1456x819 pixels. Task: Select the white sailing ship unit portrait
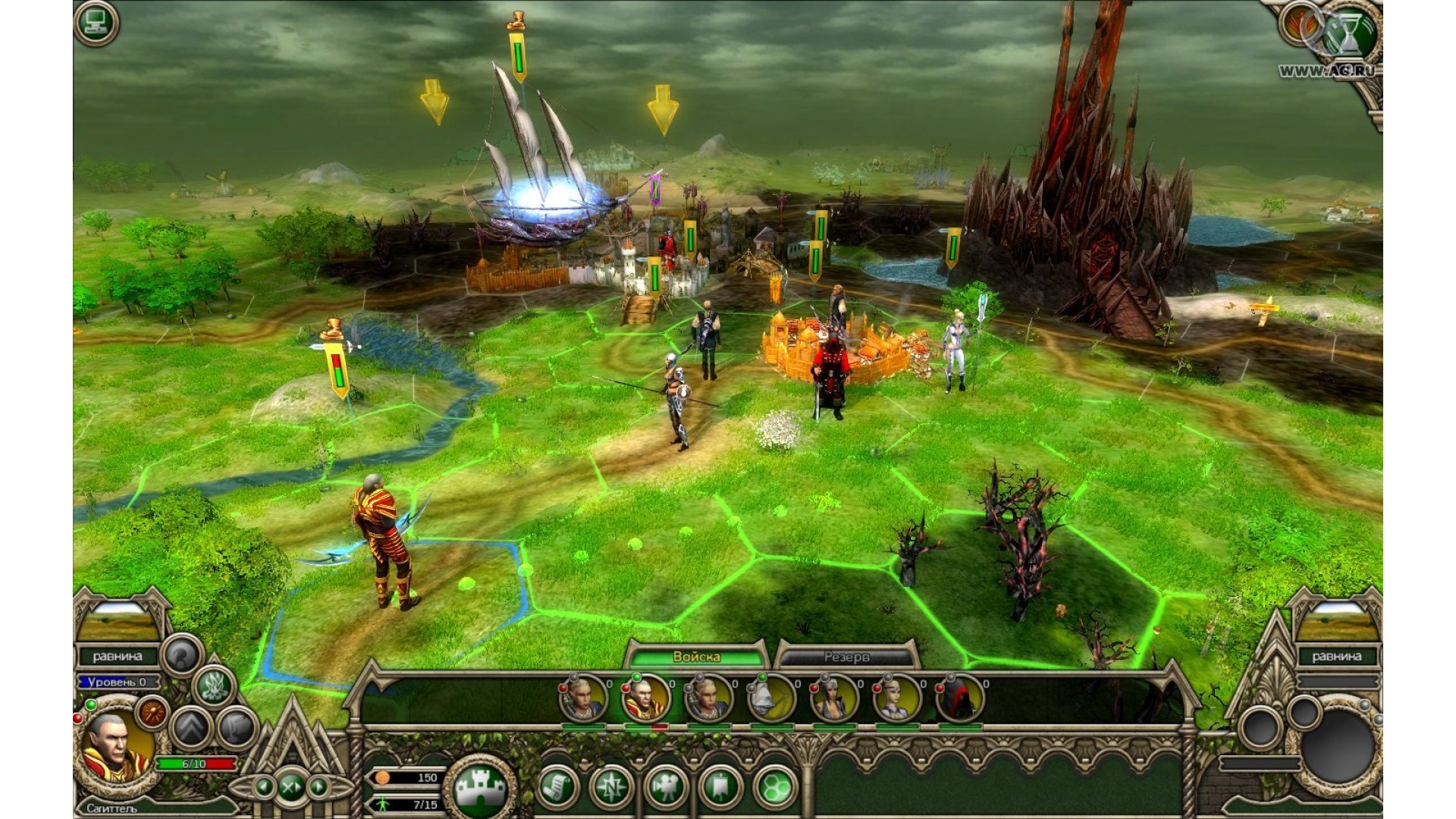pyautogui.click(x=771, y=699)
